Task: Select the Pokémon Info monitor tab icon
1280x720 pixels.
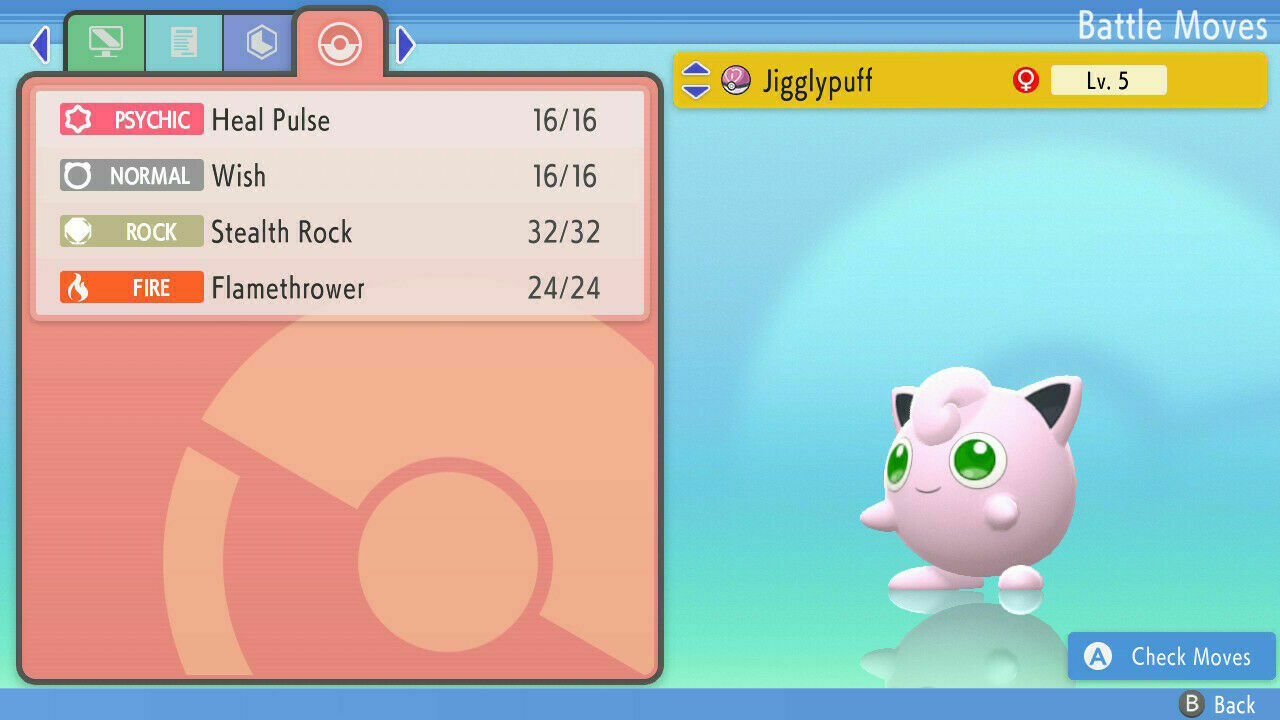Action: pos(106,42)
